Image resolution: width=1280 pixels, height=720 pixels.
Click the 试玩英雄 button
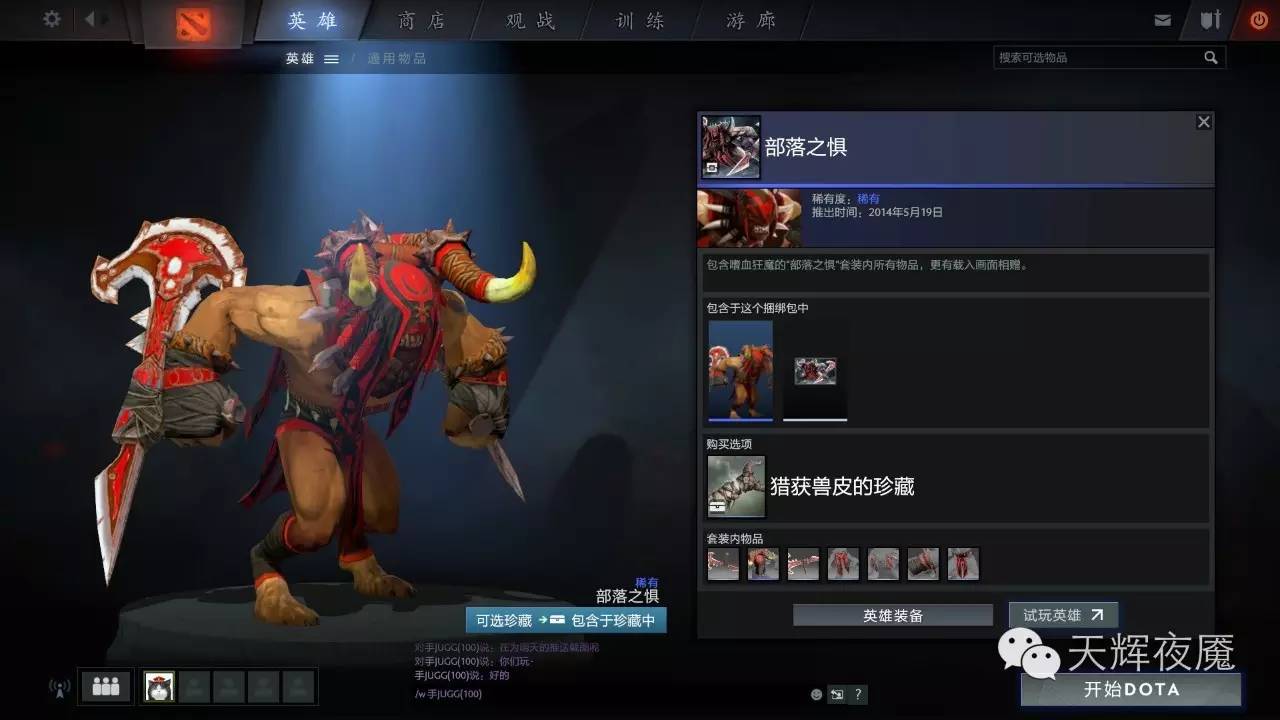coord(1063,614)
